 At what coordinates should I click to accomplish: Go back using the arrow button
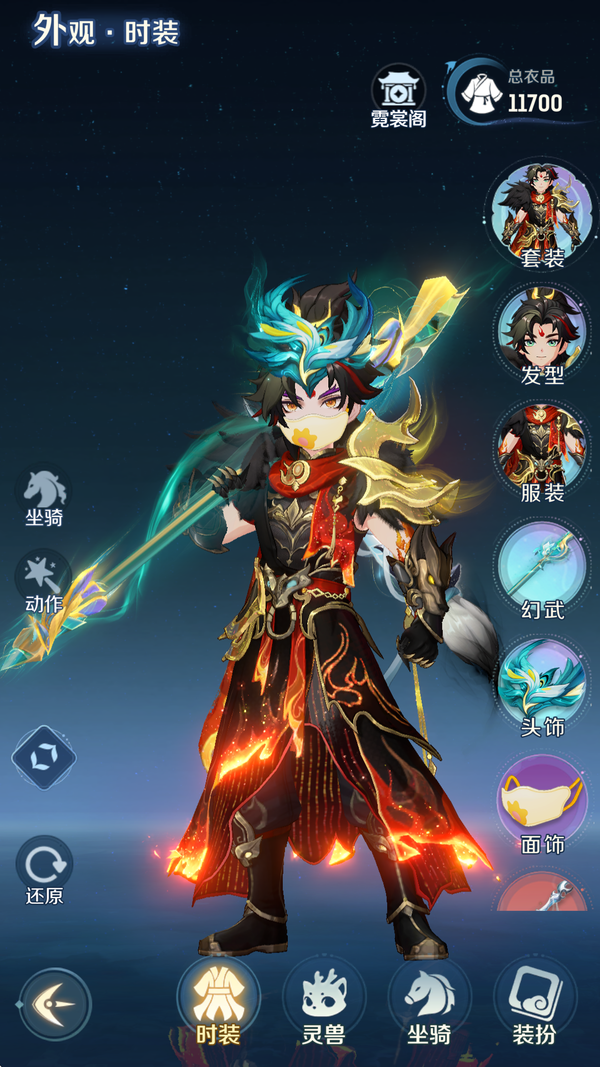55,1003
